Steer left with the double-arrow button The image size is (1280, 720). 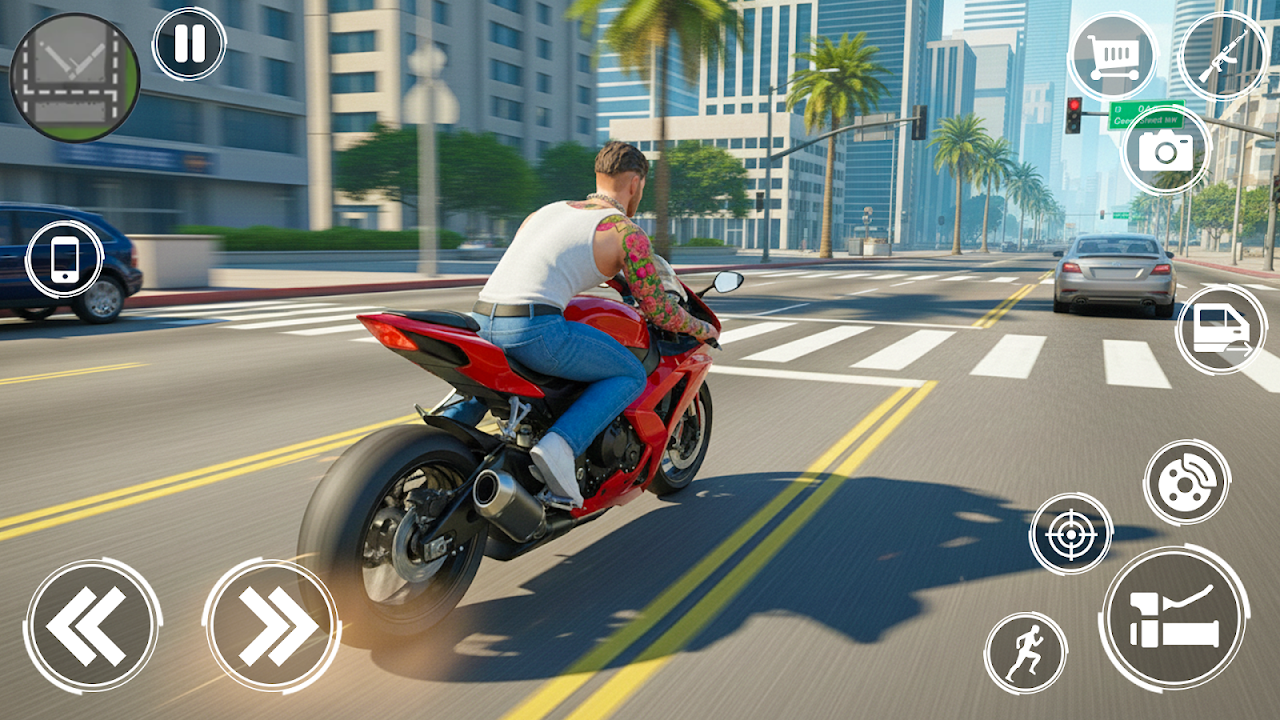[92, 626]
